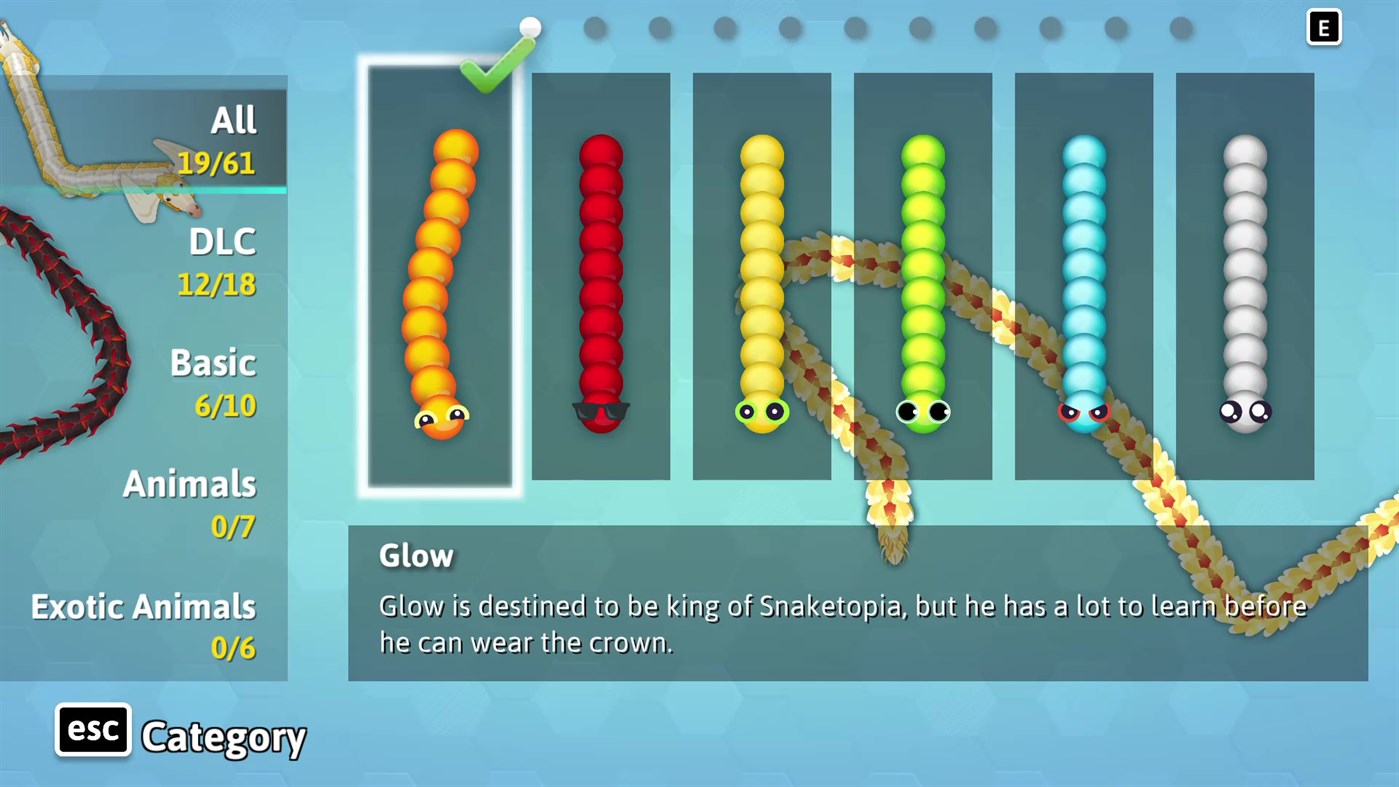Click the last pagination dot on the right
The image size is (1399, 787).
tap(1180, 29)
